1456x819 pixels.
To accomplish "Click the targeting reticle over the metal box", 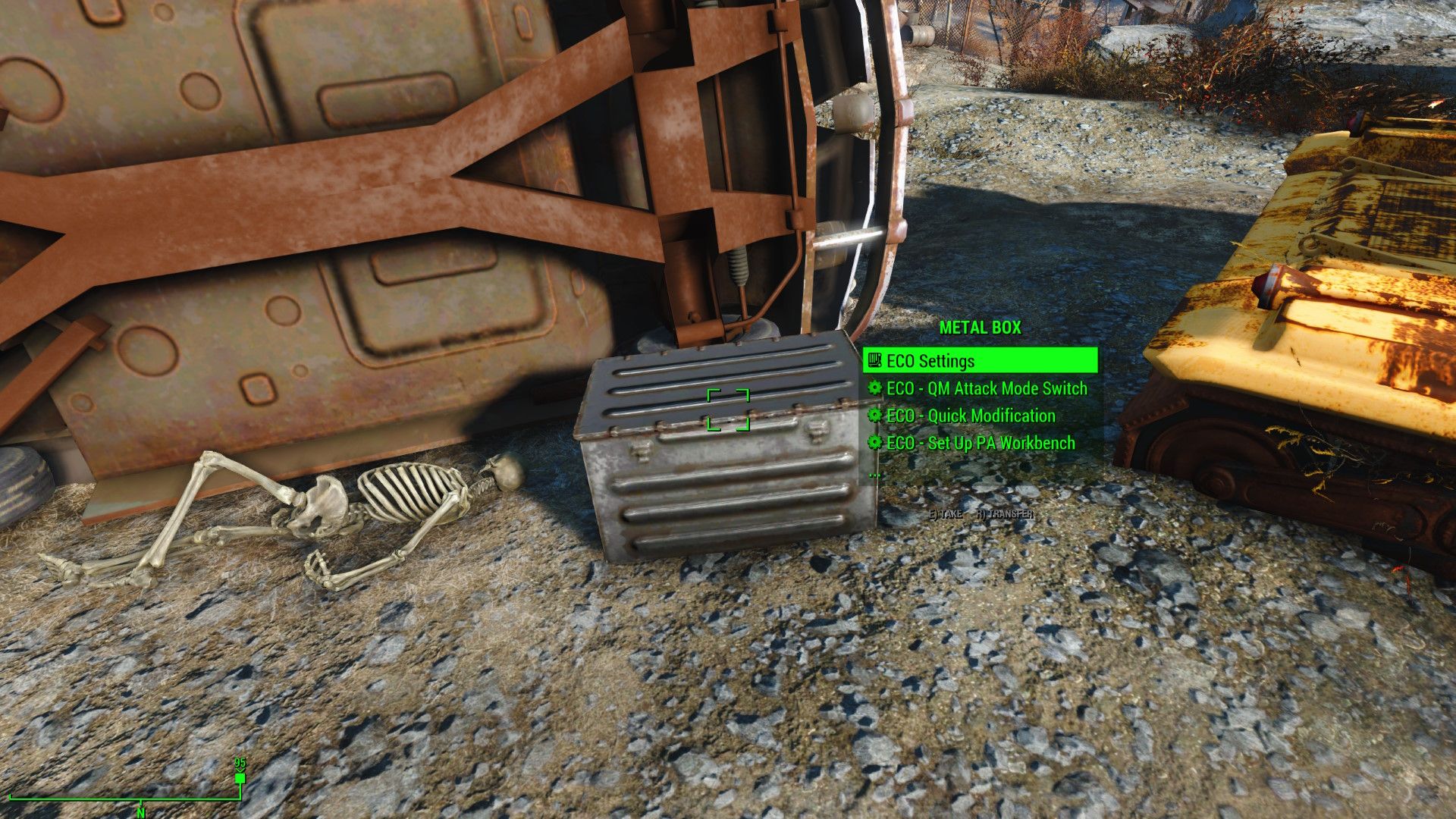I will click(728, 409).
